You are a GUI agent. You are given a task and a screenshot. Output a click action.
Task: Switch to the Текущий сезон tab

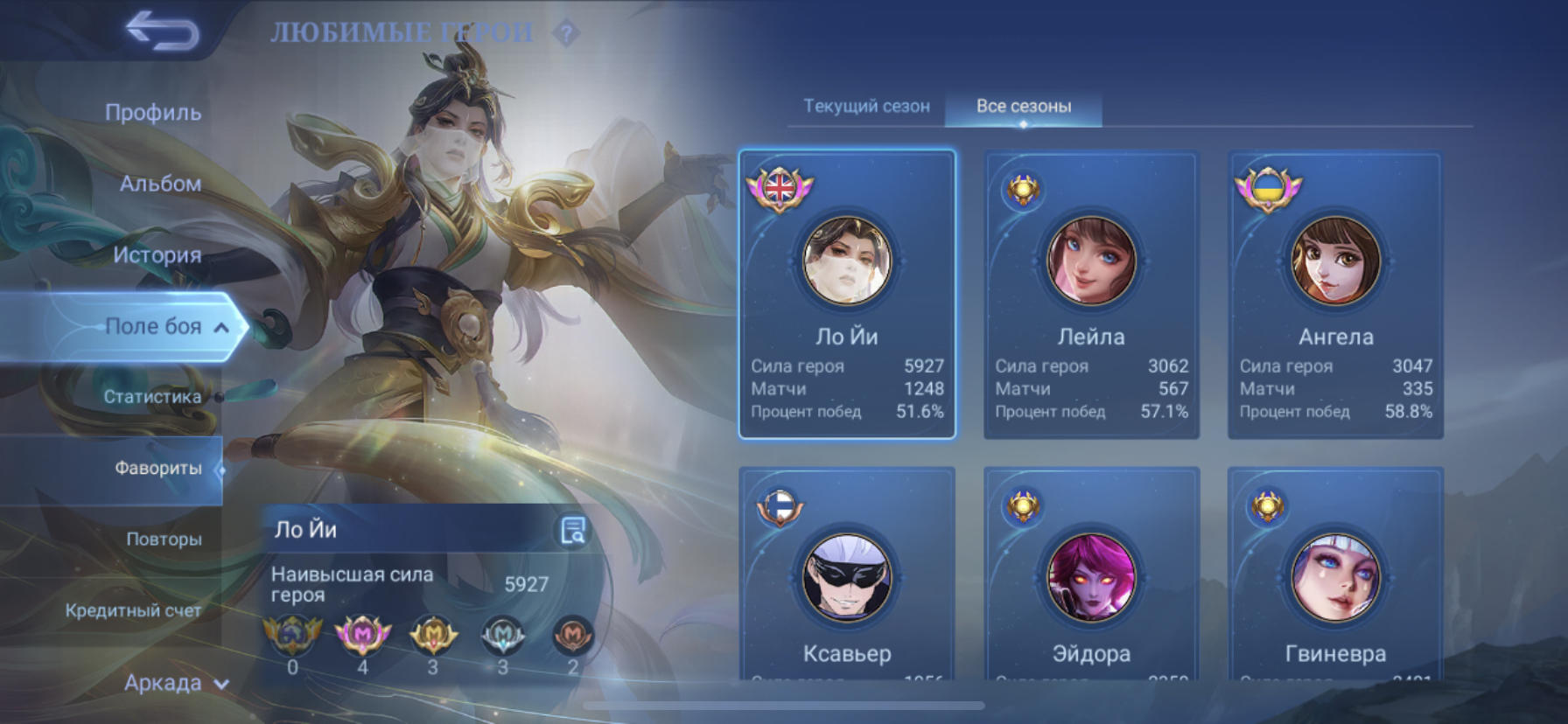point(866,107)
